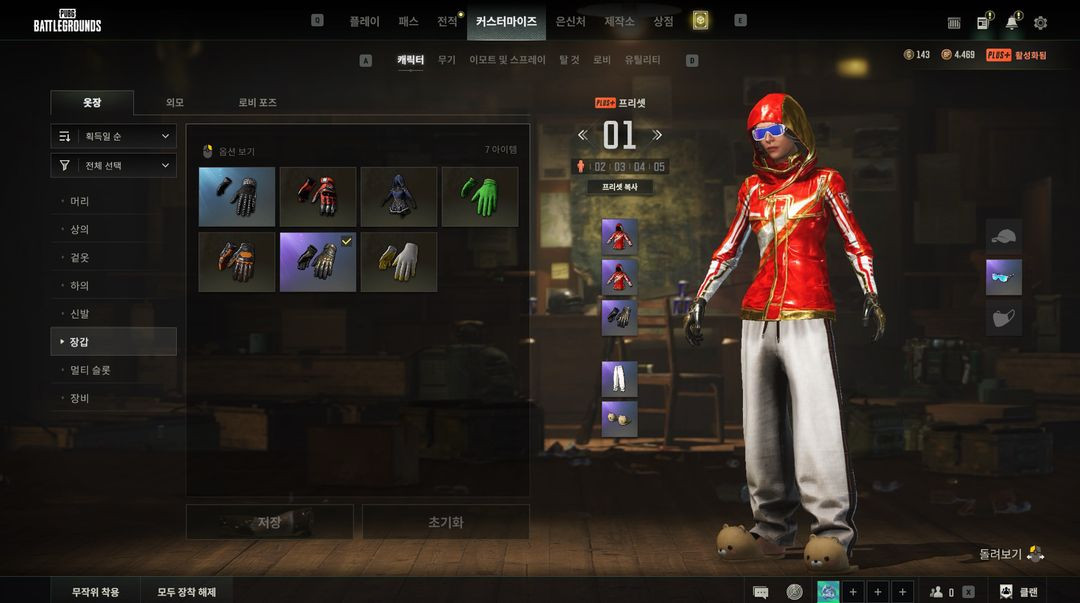Click 무작위 착용 (Random Equip) button

coord(95,592)
